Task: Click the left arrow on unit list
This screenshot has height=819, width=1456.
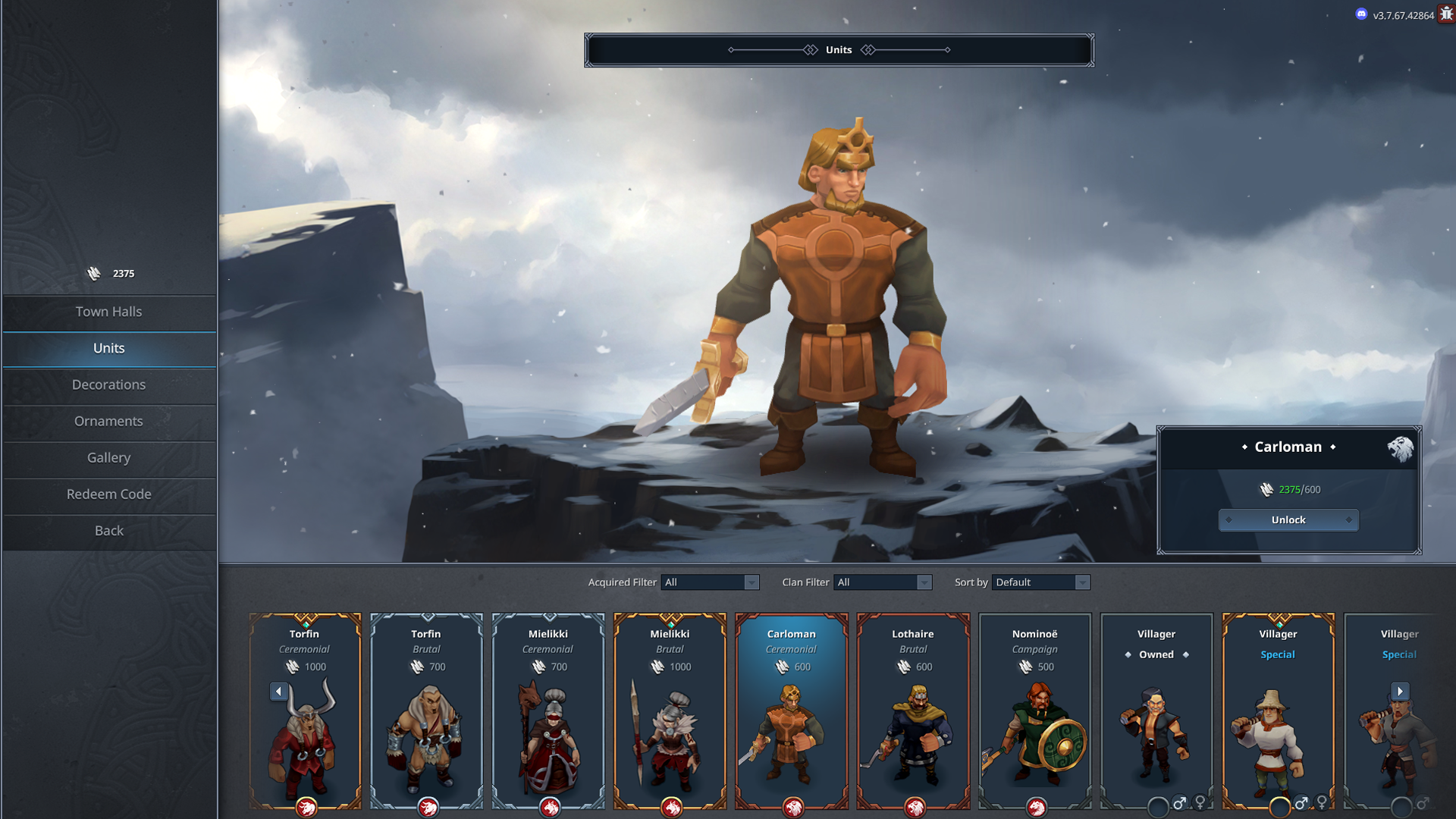Action: click(x=278, y=691)
